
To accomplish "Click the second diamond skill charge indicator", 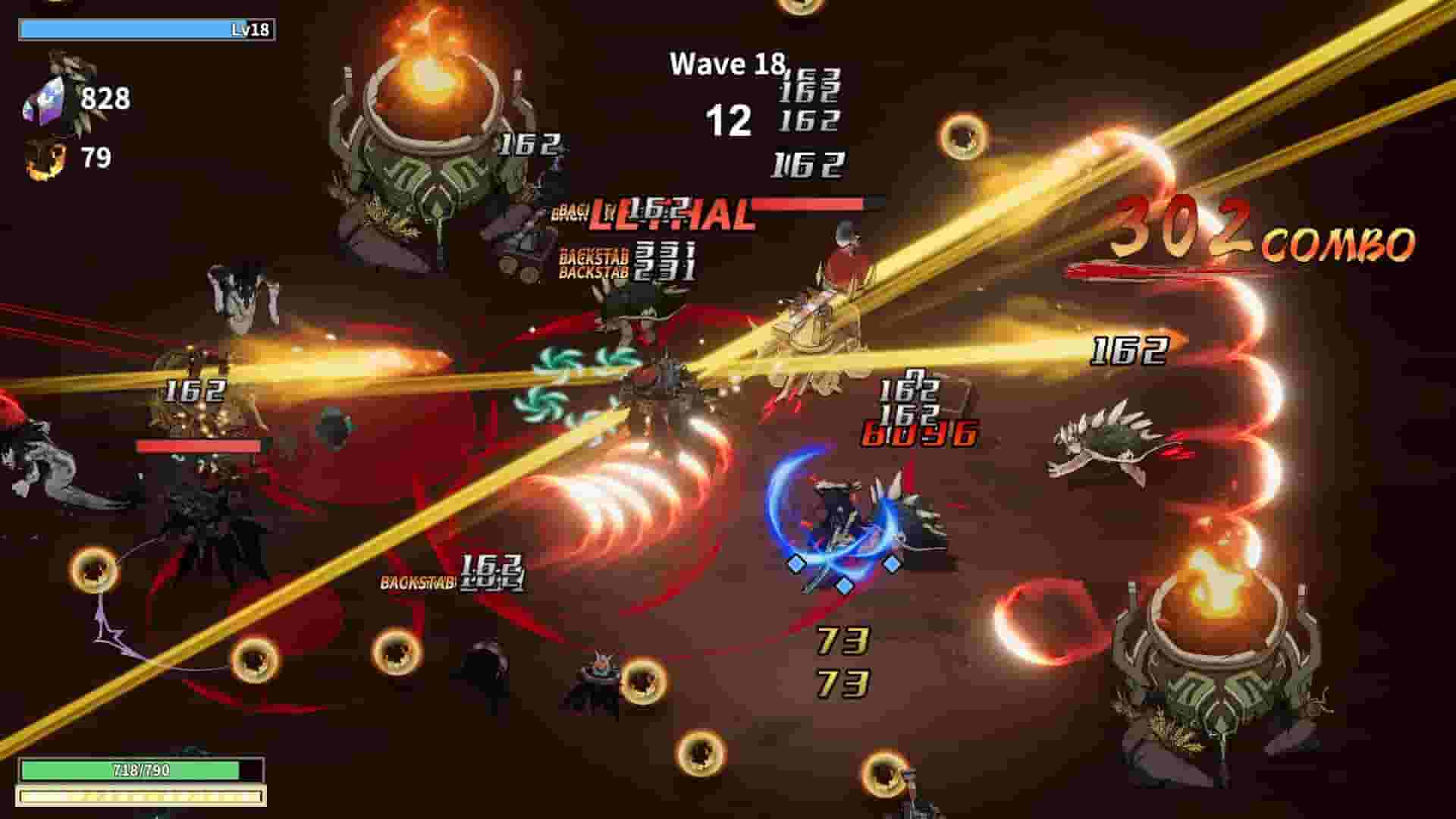I will [x=844, y=585].
